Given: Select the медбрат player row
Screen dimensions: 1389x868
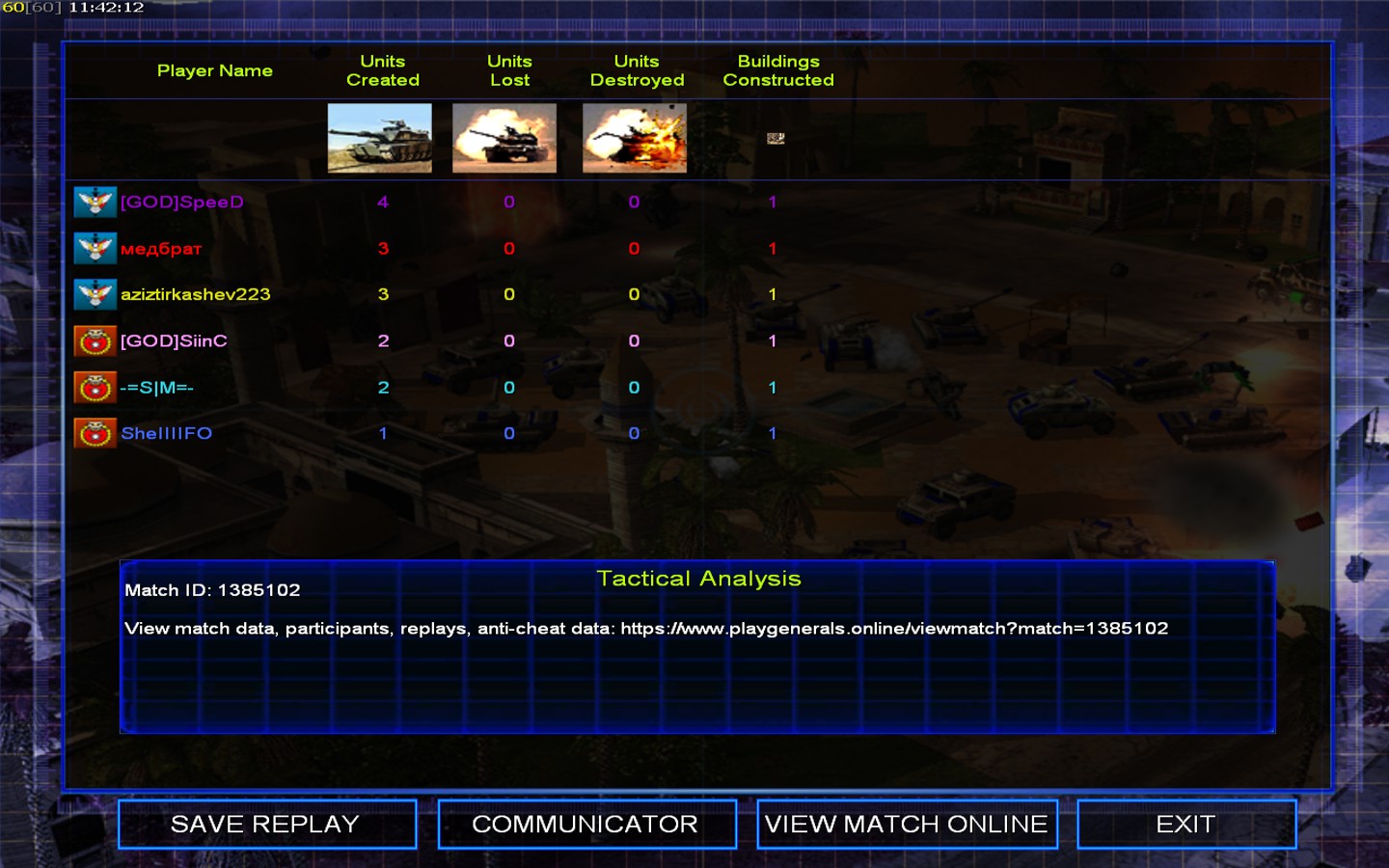Looking at the screenshot, I should click(161, 249).
